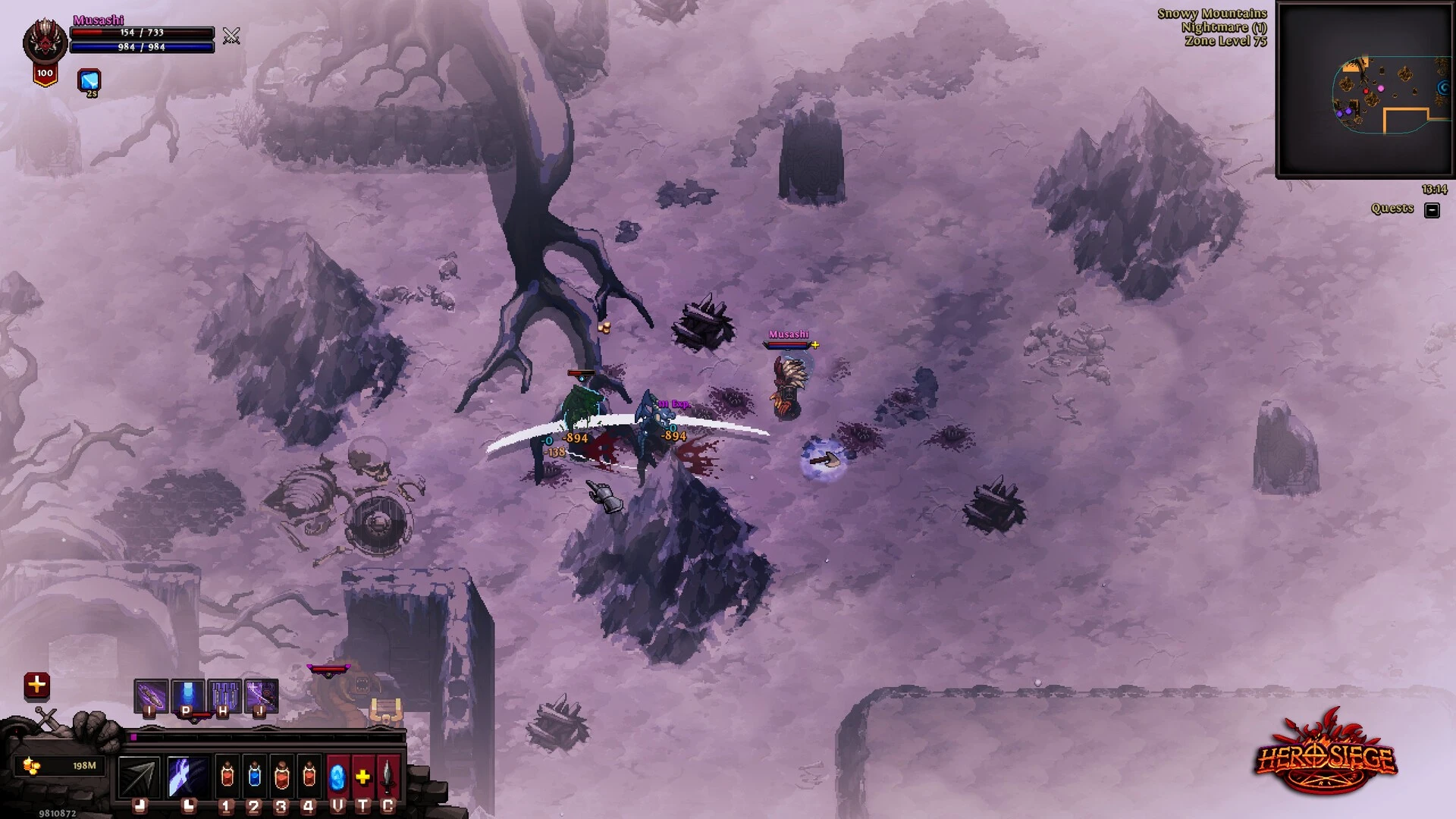
Task: Use the red potion in slot 1
Action: point(227,777)
